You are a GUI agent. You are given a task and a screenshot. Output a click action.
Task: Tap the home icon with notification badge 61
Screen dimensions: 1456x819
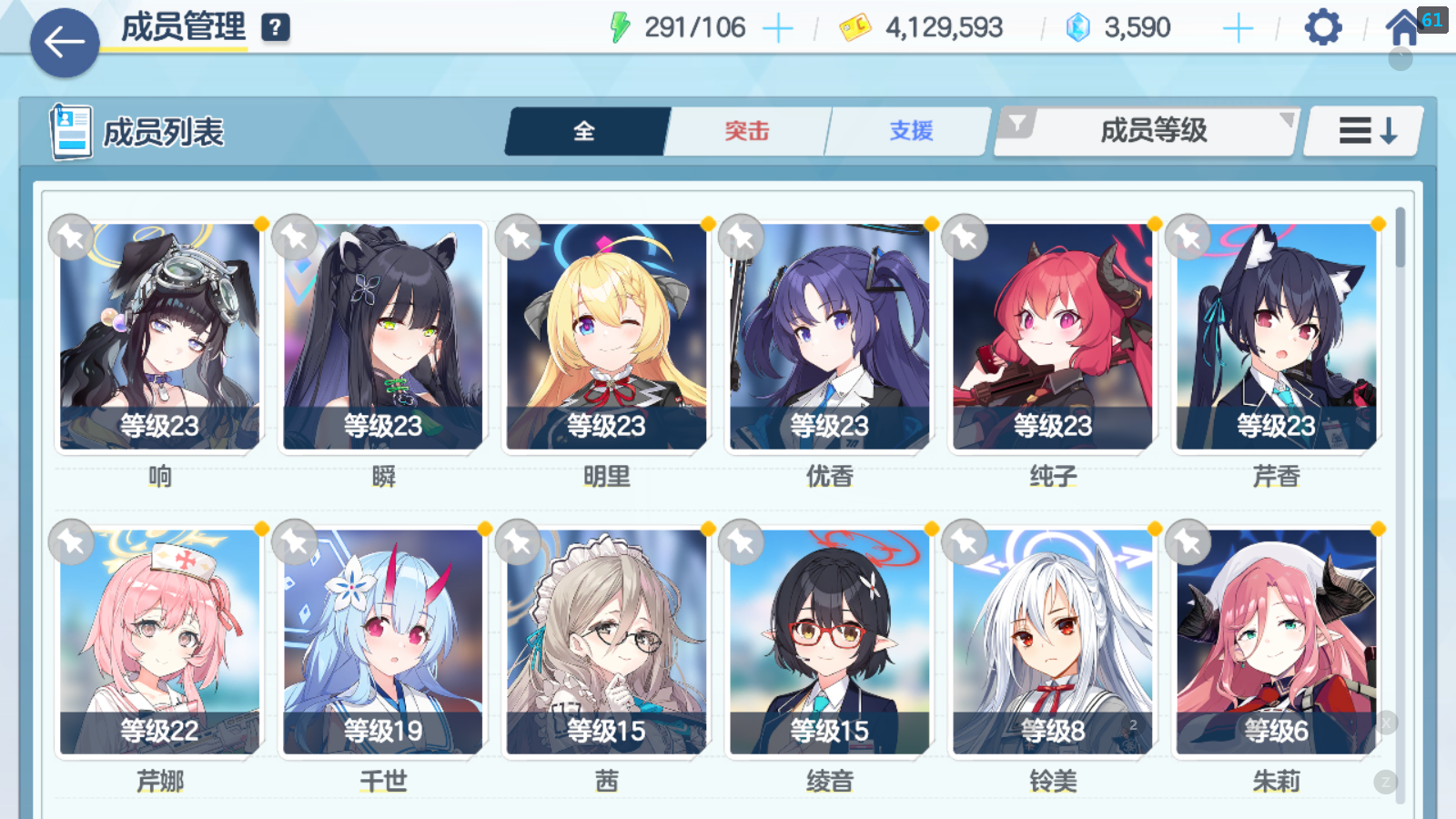[1402, 26]
